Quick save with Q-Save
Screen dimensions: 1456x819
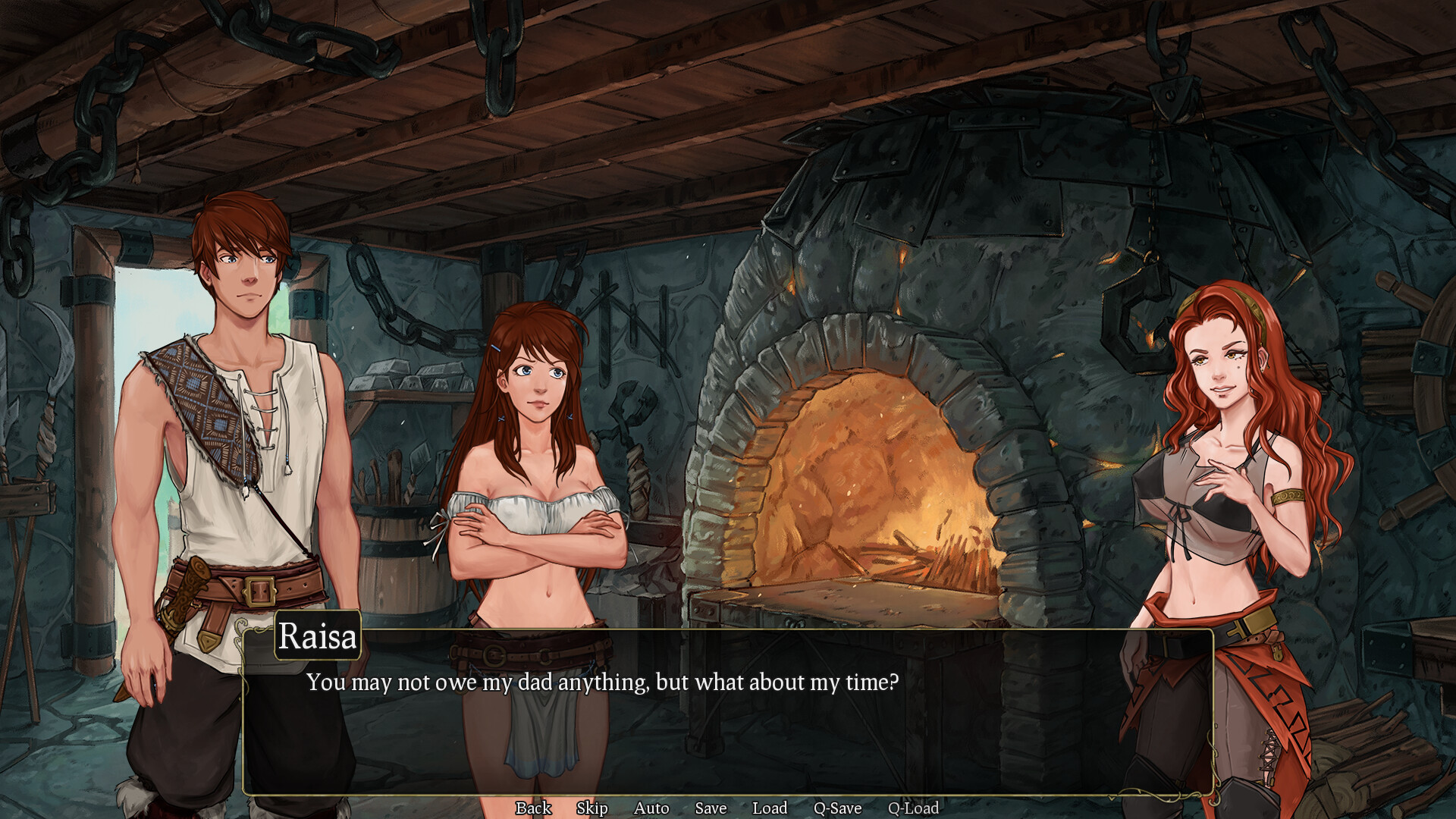pos(837,808)
